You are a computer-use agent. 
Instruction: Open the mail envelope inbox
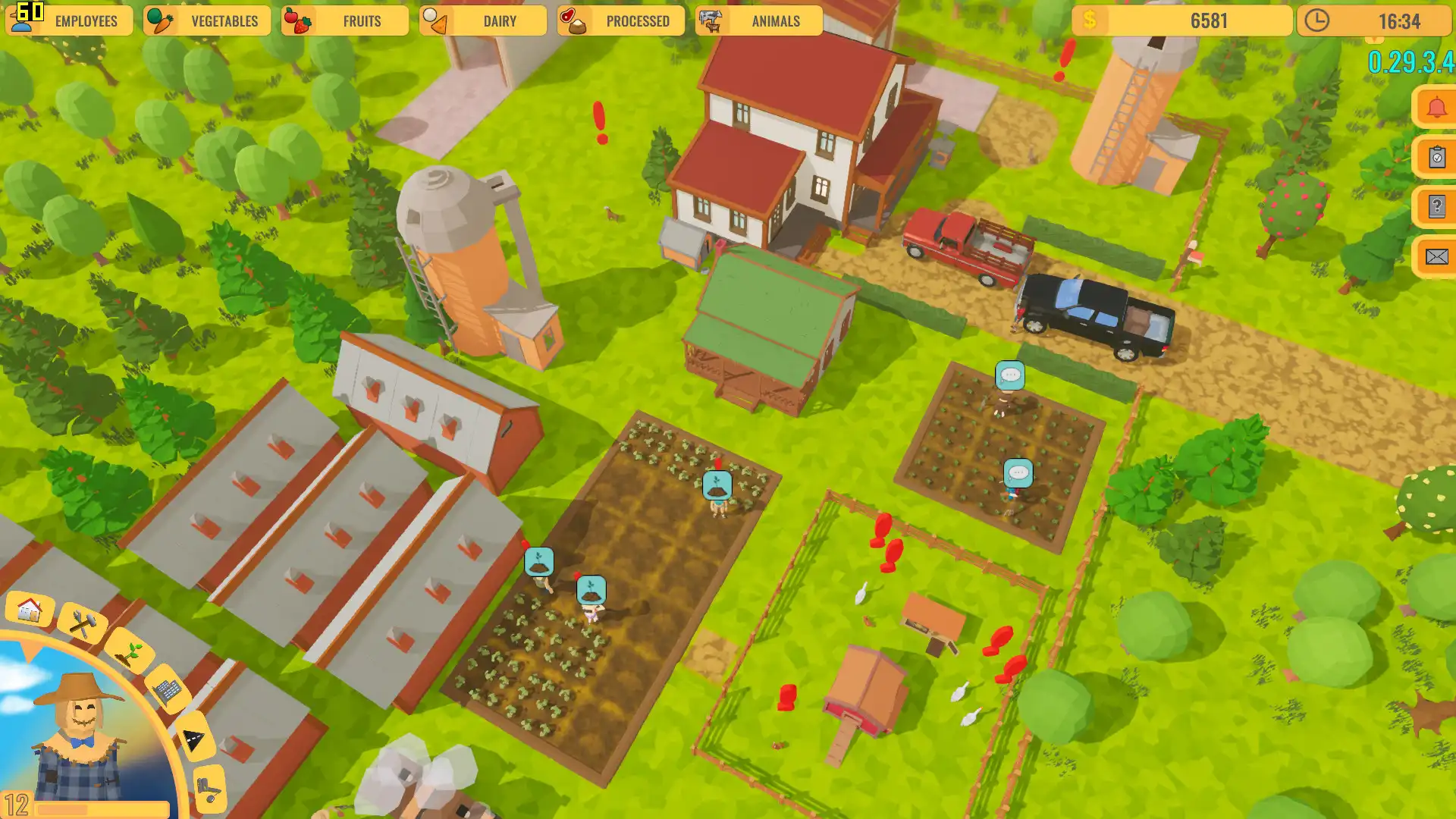tap(1435, 256)
